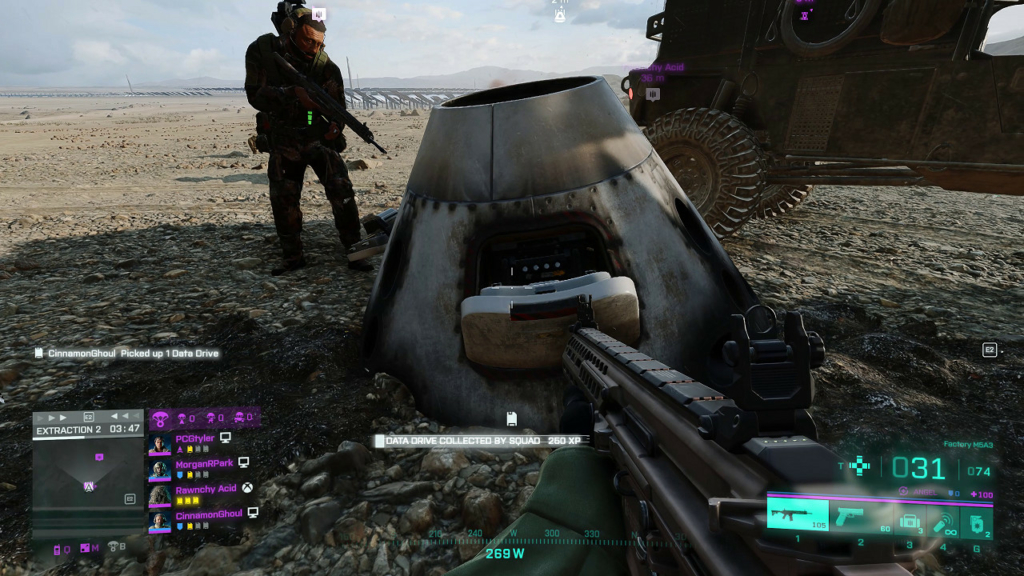1024x576 pixels.
Task: Activate the loadout beacon gadget slot
Action: coord(942,518)
